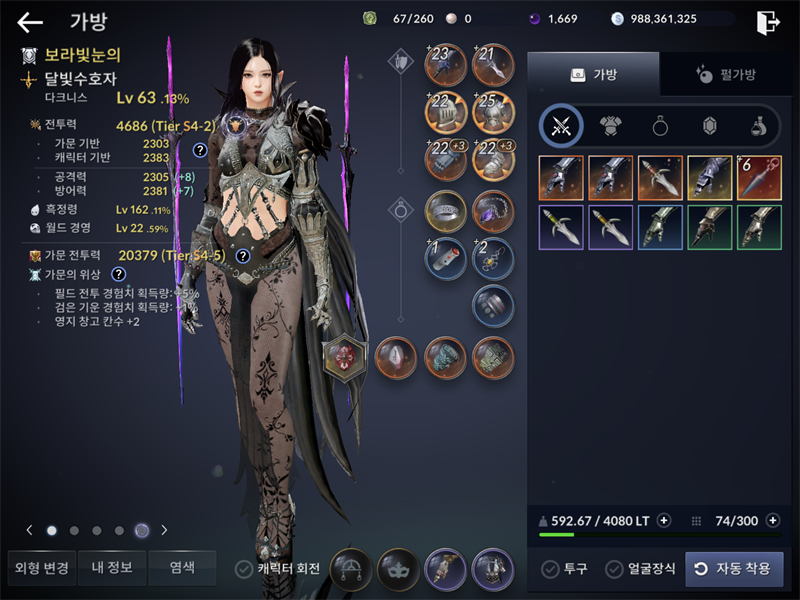800x600 pixels.
Task: Toggle the 얼굴장식 face accessory checkbox
Action: click(x=615, y=569)
